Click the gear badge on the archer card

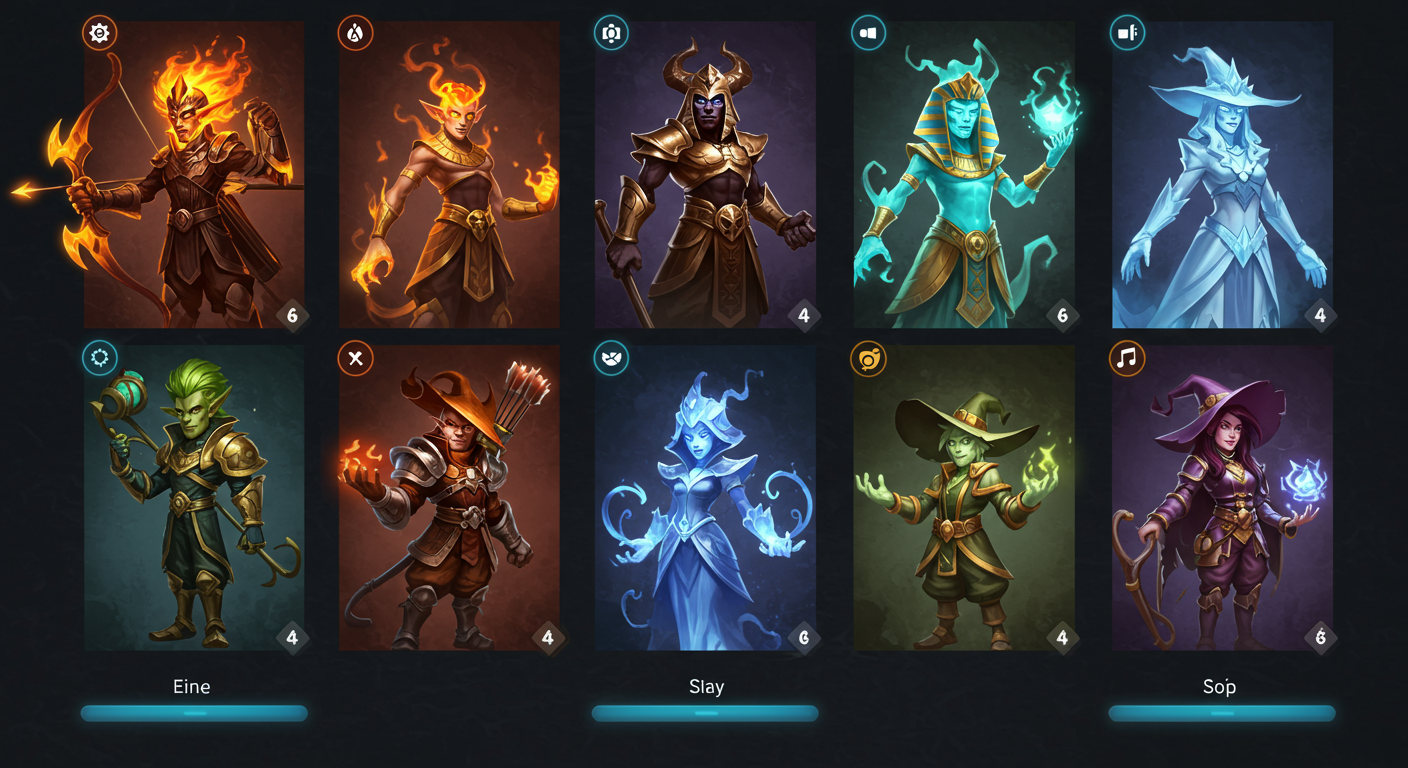[x=99, y=33]
